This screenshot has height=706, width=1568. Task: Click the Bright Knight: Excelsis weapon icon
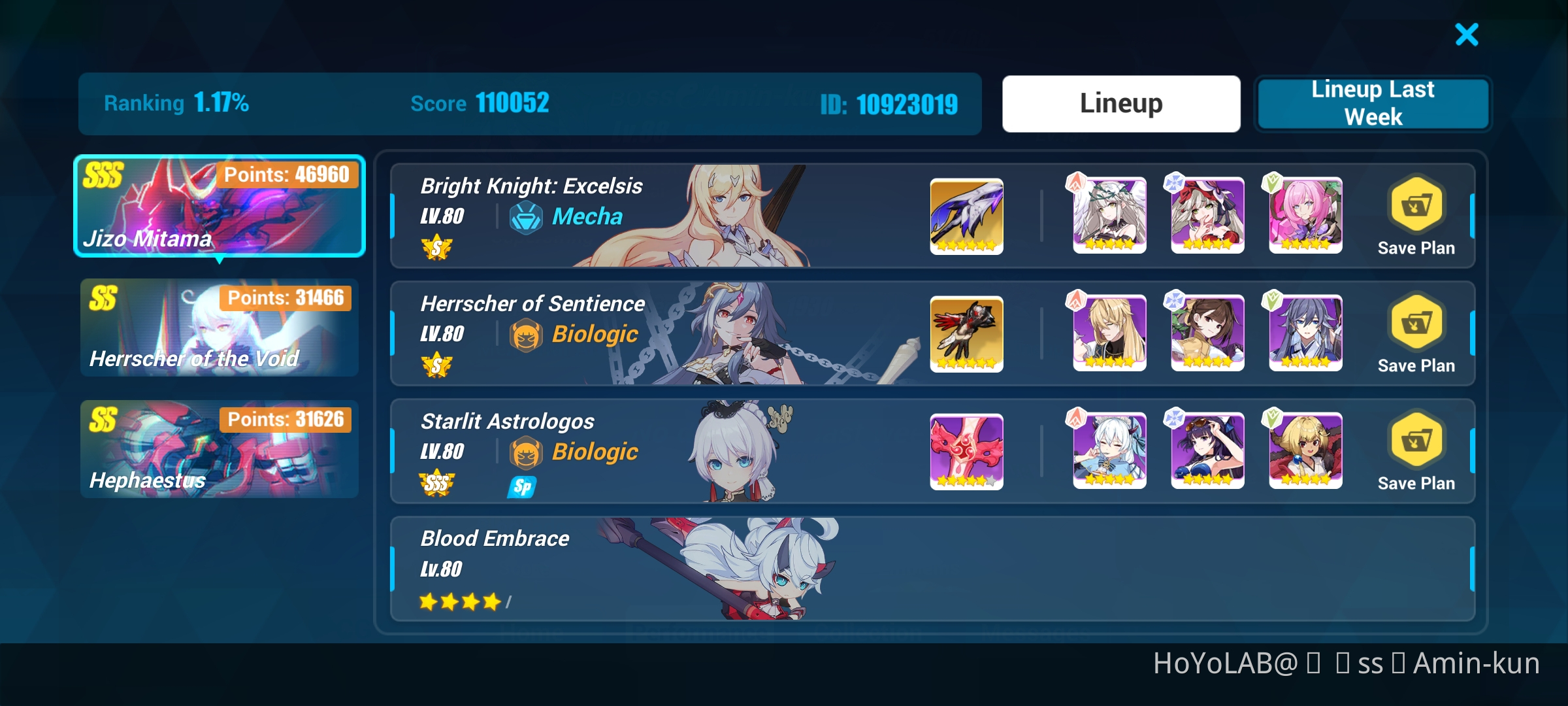[x=966, y=216]
